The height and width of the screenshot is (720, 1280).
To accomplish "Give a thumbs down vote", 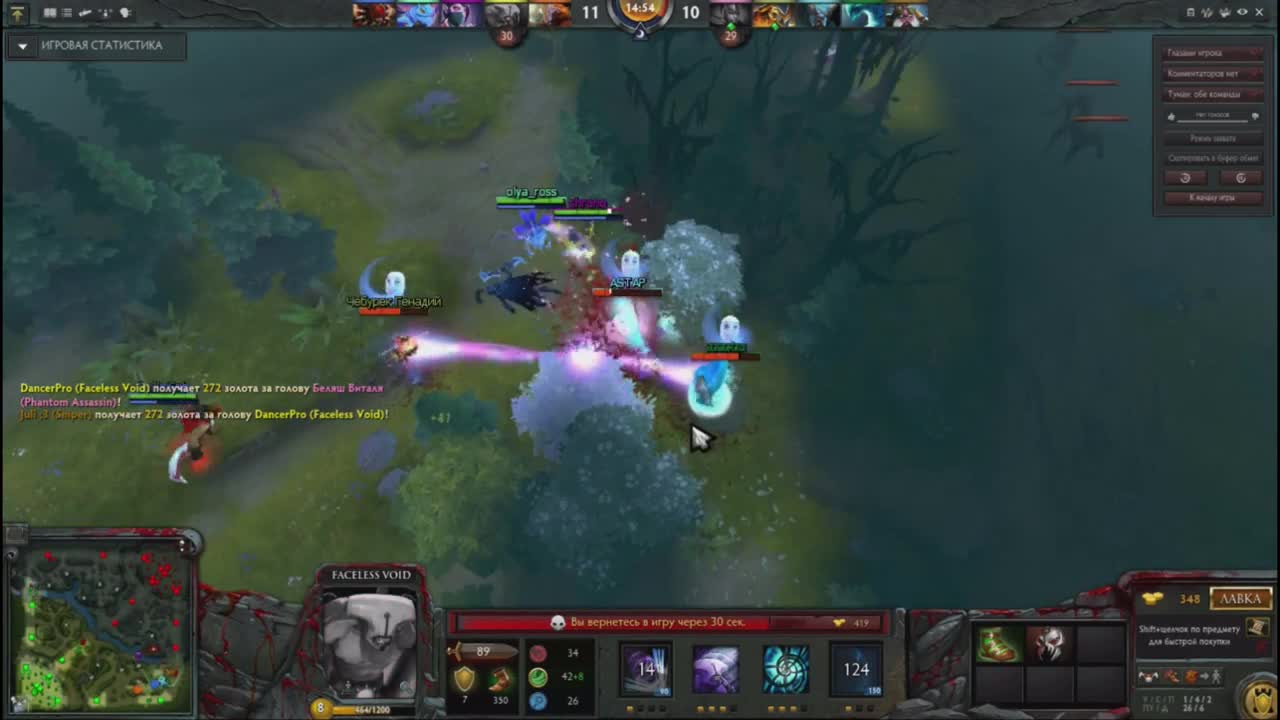I will click(x=1255, y=116).
